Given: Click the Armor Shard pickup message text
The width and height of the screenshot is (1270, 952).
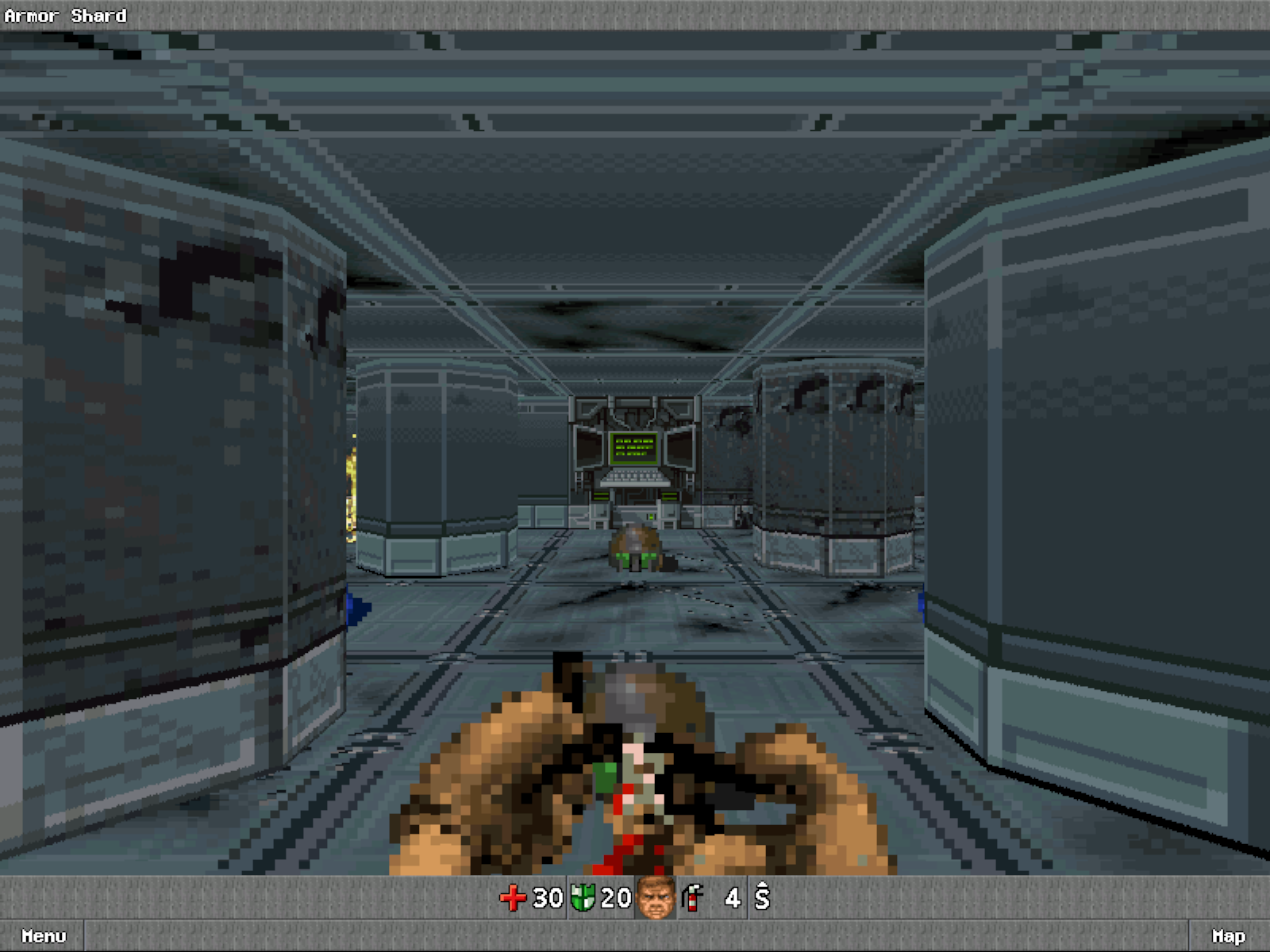Looking at the screenshot, I should point(66,14).
